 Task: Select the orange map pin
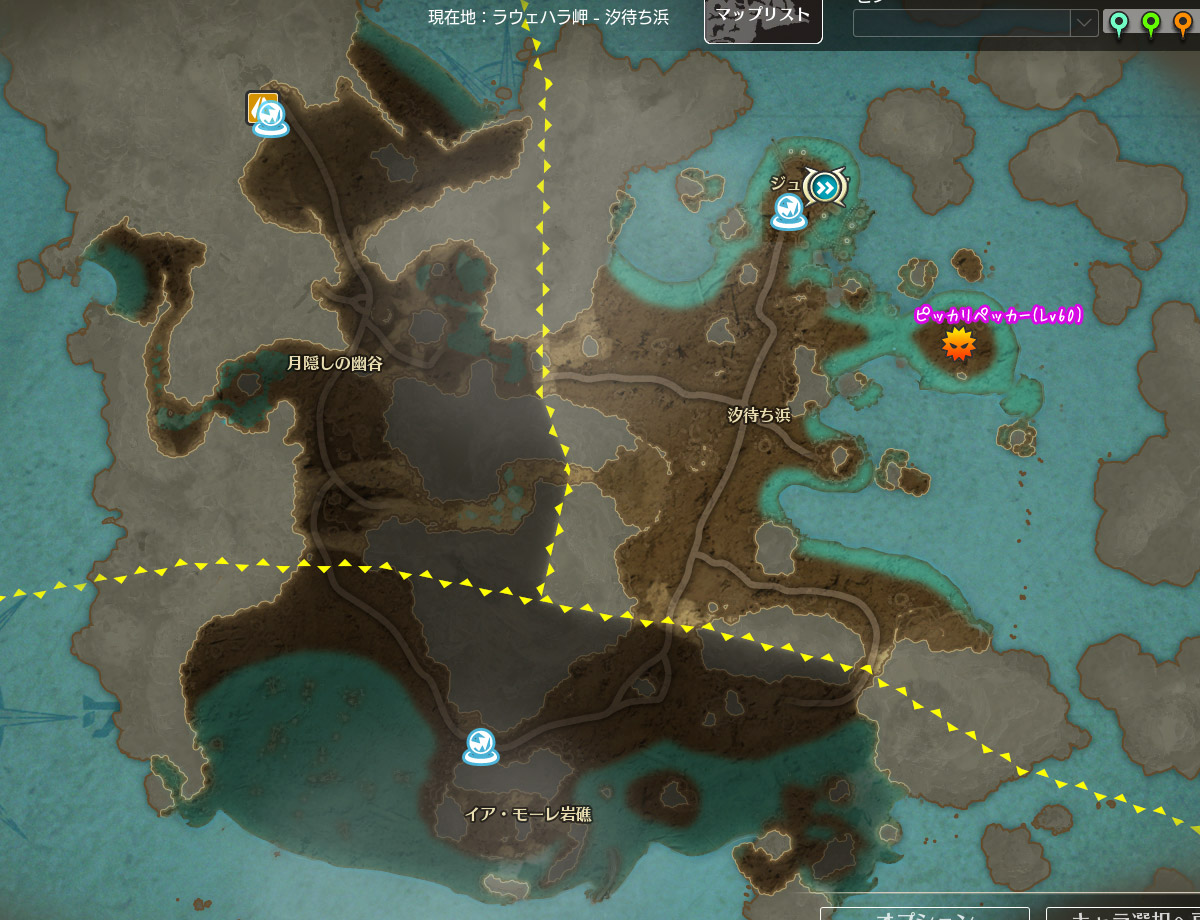1184,23
